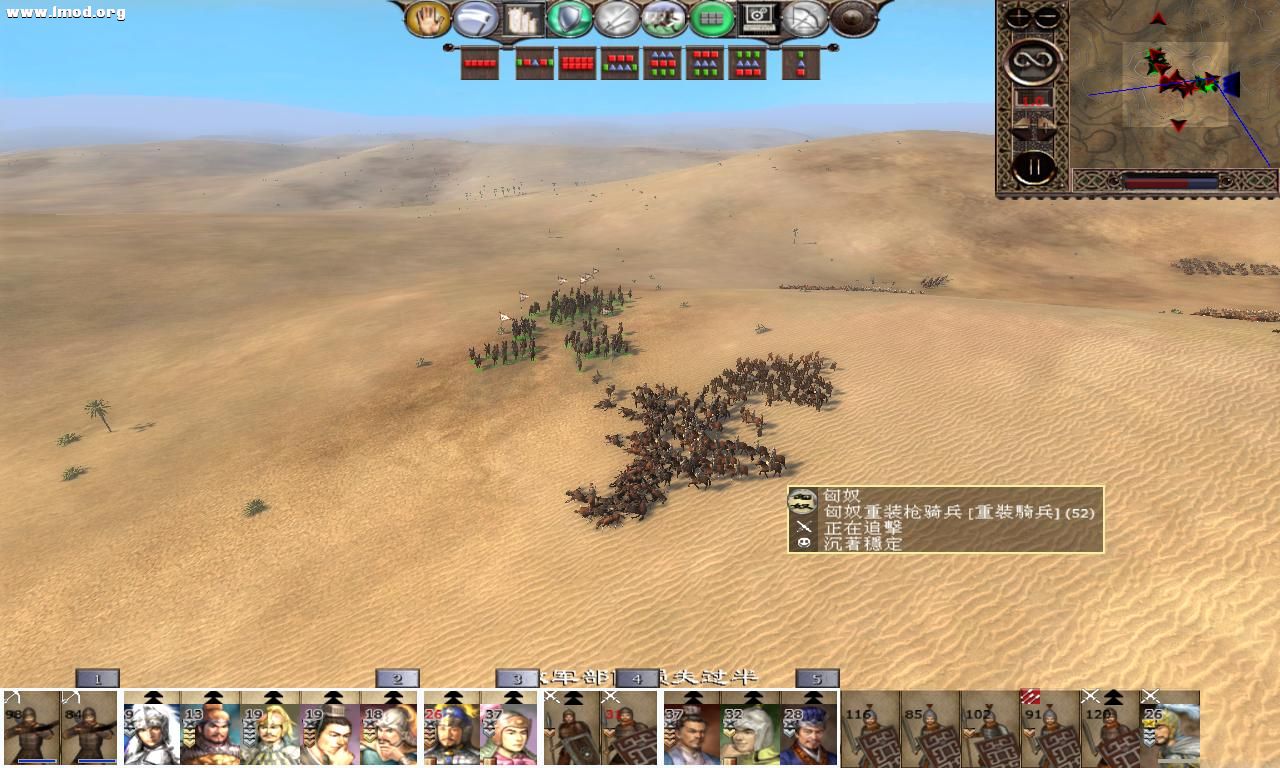Click the red-blue battle balance bar
This screenshot has width=1280, height=768.
[x=1170, y=182]
